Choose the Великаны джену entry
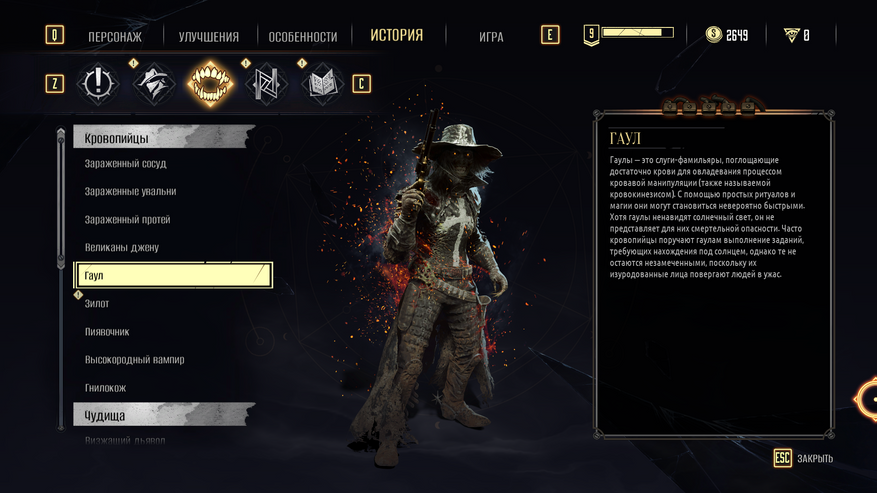Screen dimensions: 877x493 coord(122,247)
